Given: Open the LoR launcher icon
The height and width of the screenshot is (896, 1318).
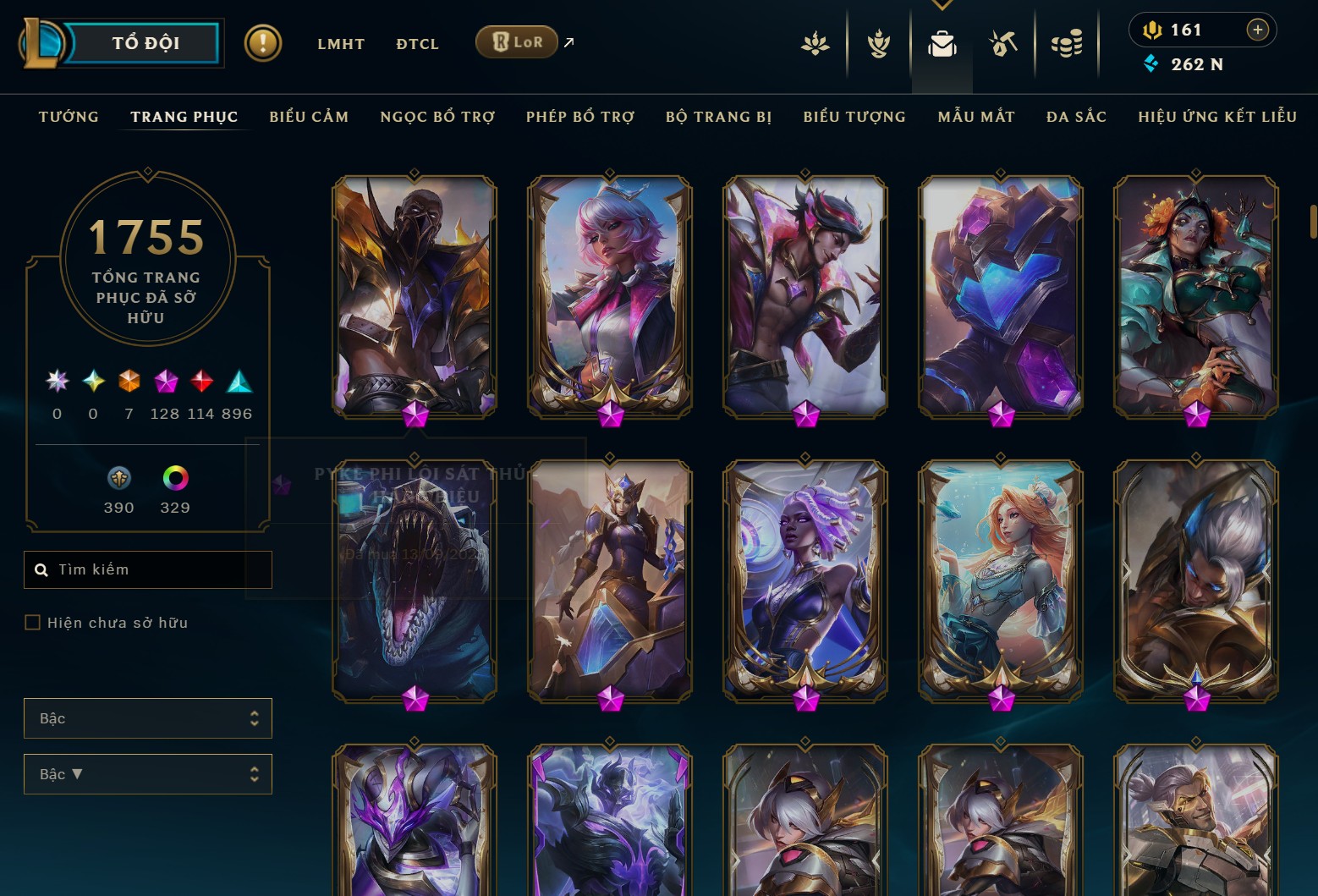Looking at the screenshot, I should tap(517, 41).
